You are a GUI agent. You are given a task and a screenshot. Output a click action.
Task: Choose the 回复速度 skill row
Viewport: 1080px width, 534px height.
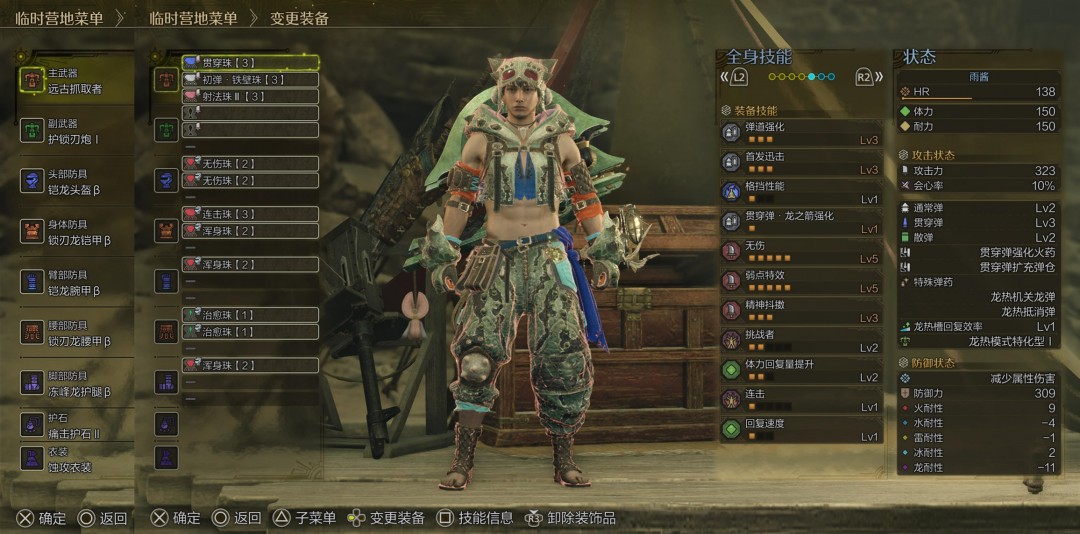click(x=800, y=429)
